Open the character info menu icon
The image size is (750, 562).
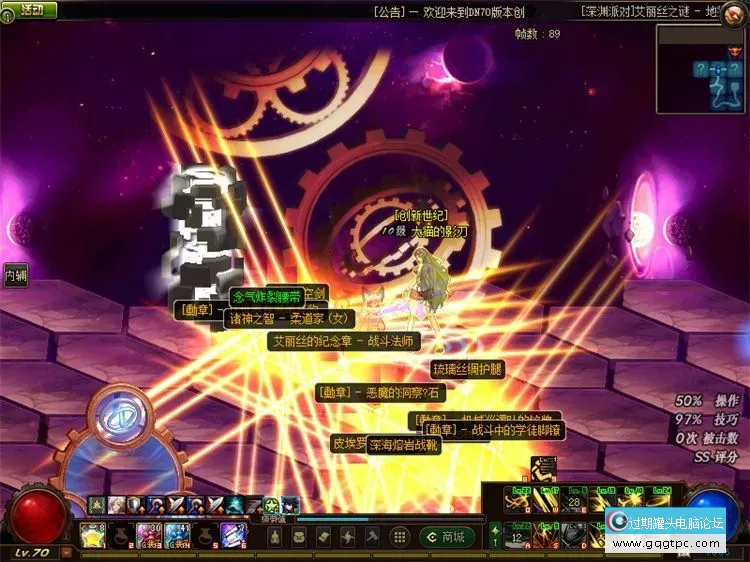pos(275,538)
